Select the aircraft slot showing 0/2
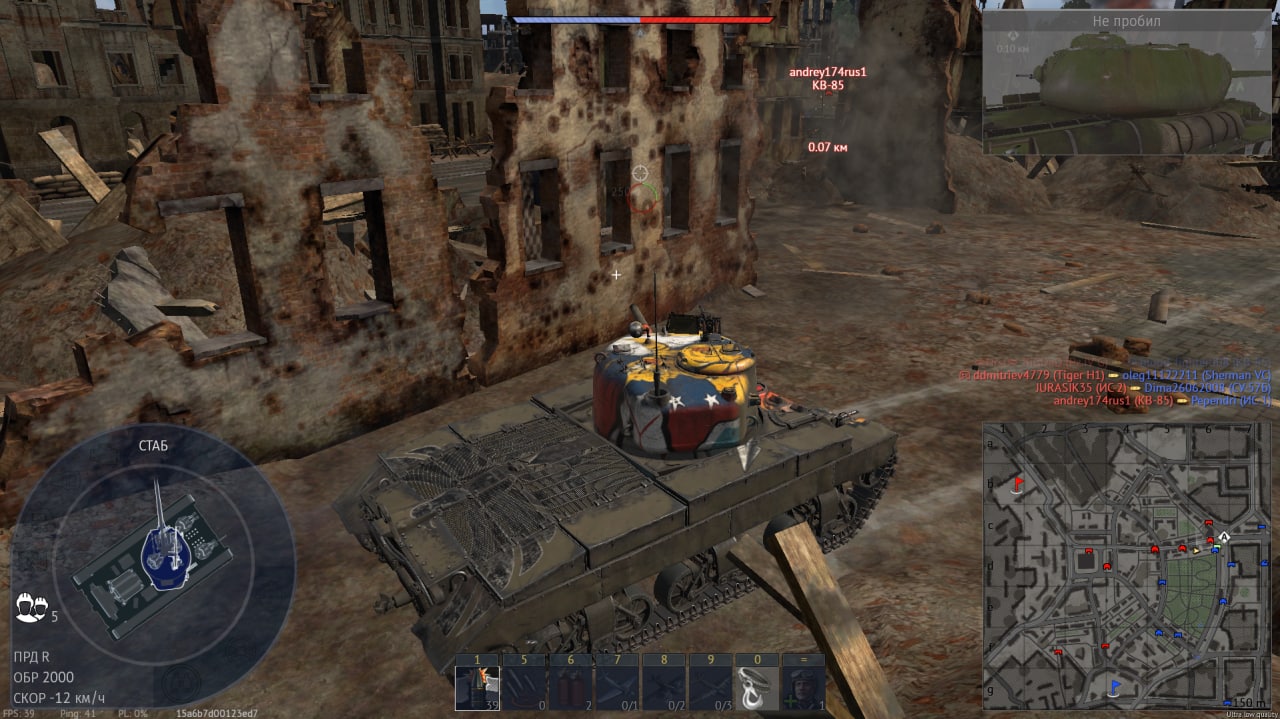Viewport: 1280px width, 719px height. pyautogui.click(x=663, y=687)
